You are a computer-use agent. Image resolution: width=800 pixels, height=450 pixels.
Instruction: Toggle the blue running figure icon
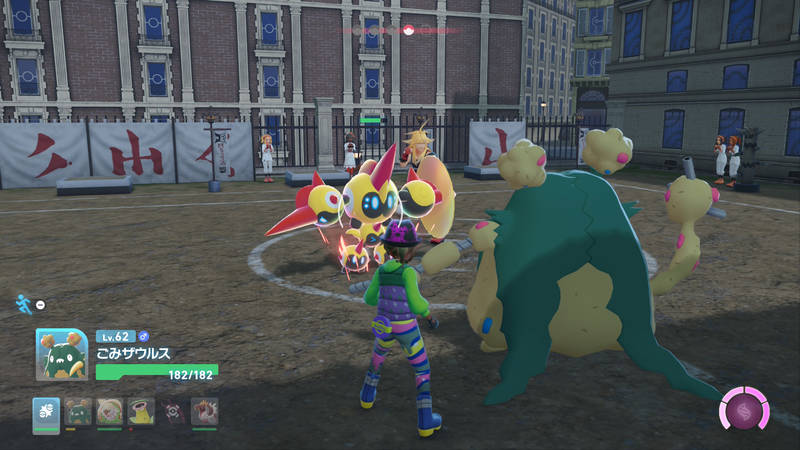22,302
